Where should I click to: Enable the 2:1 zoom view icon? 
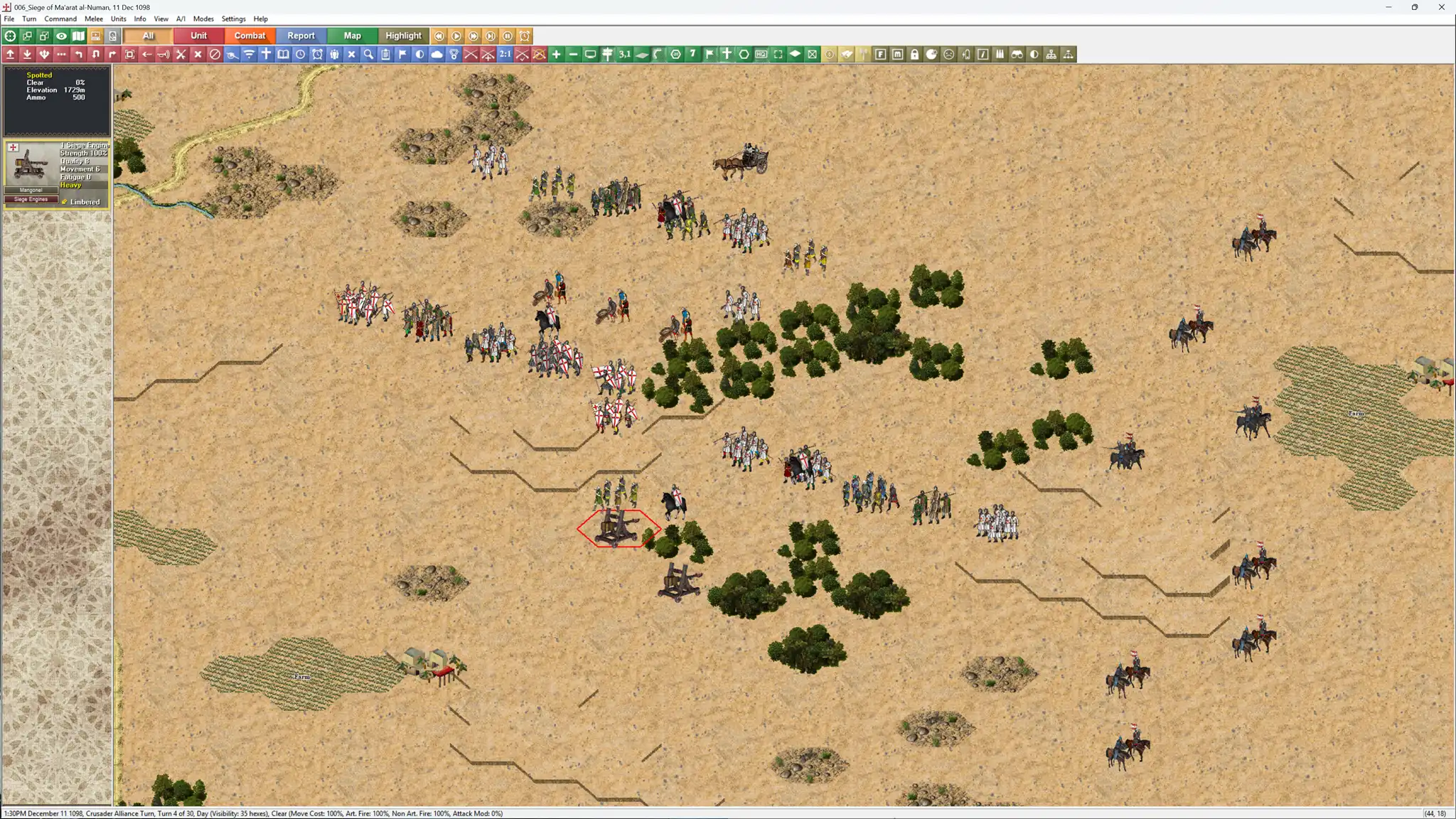tap(505, 54)
